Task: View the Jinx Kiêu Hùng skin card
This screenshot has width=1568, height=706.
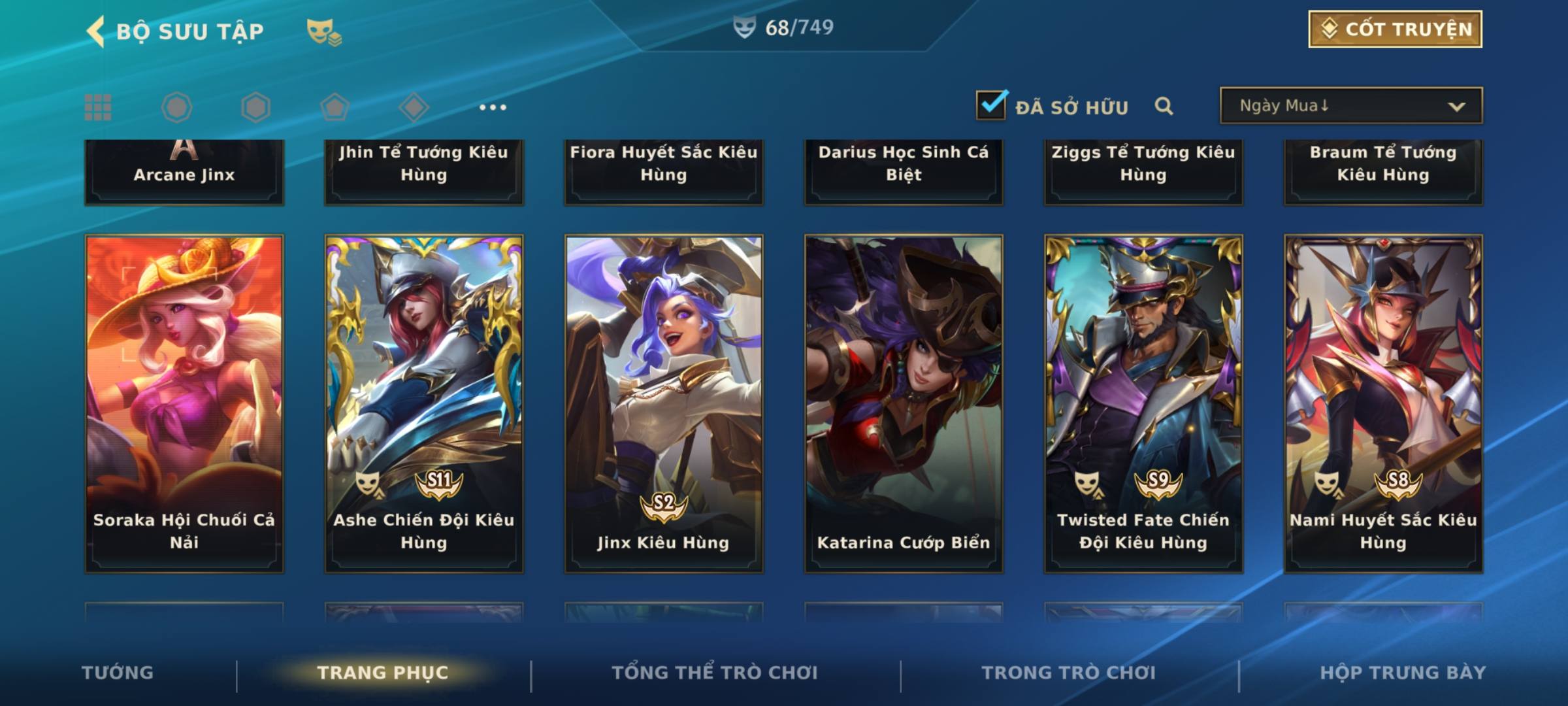Action: (664, 403)
